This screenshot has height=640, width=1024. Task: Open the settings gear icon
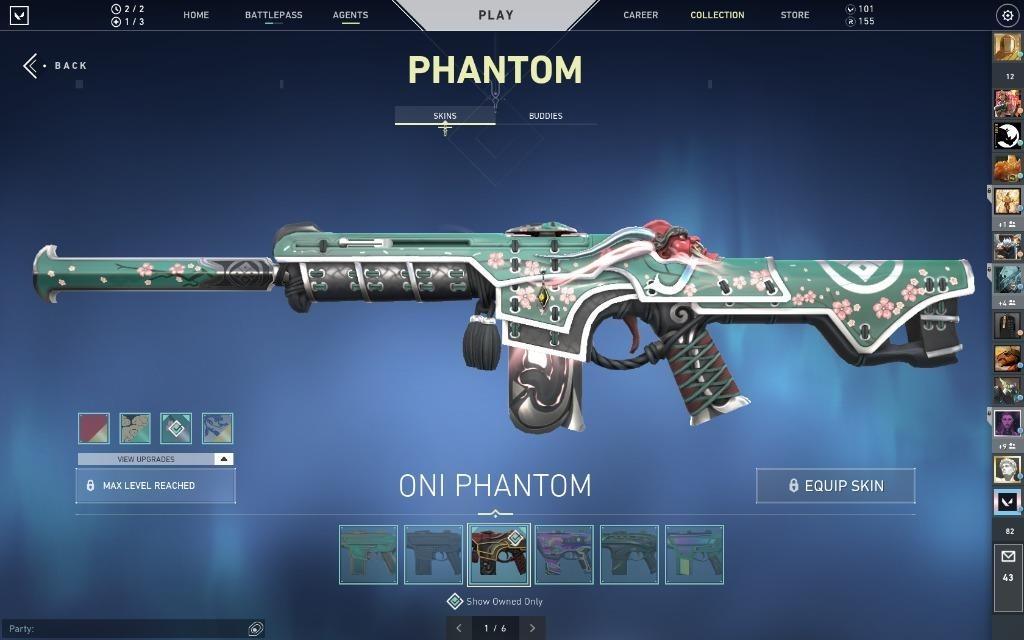pos(1007,15)
